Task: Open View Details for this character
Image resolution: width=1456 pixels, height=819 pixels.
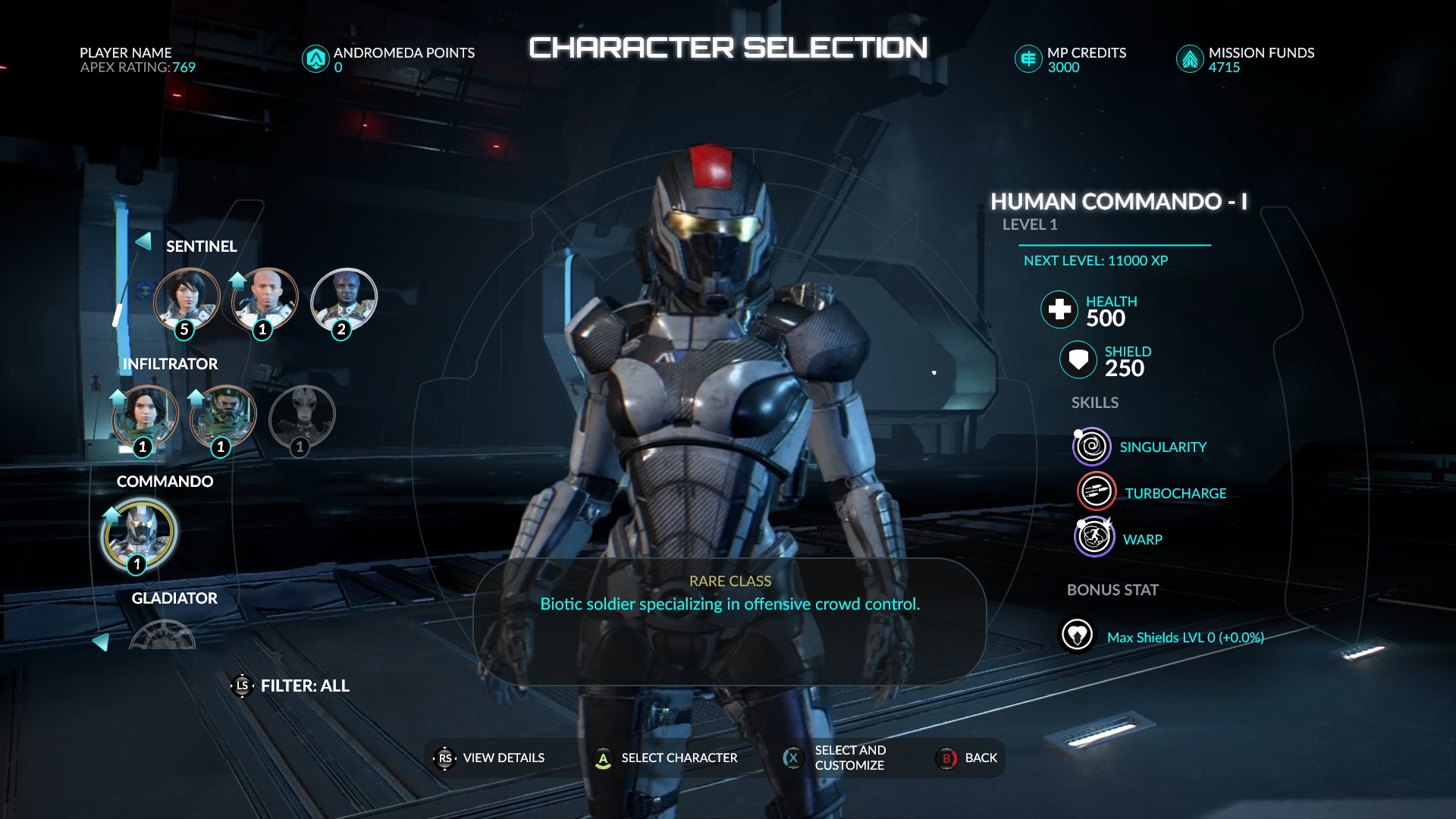Action: click(490, 758)
